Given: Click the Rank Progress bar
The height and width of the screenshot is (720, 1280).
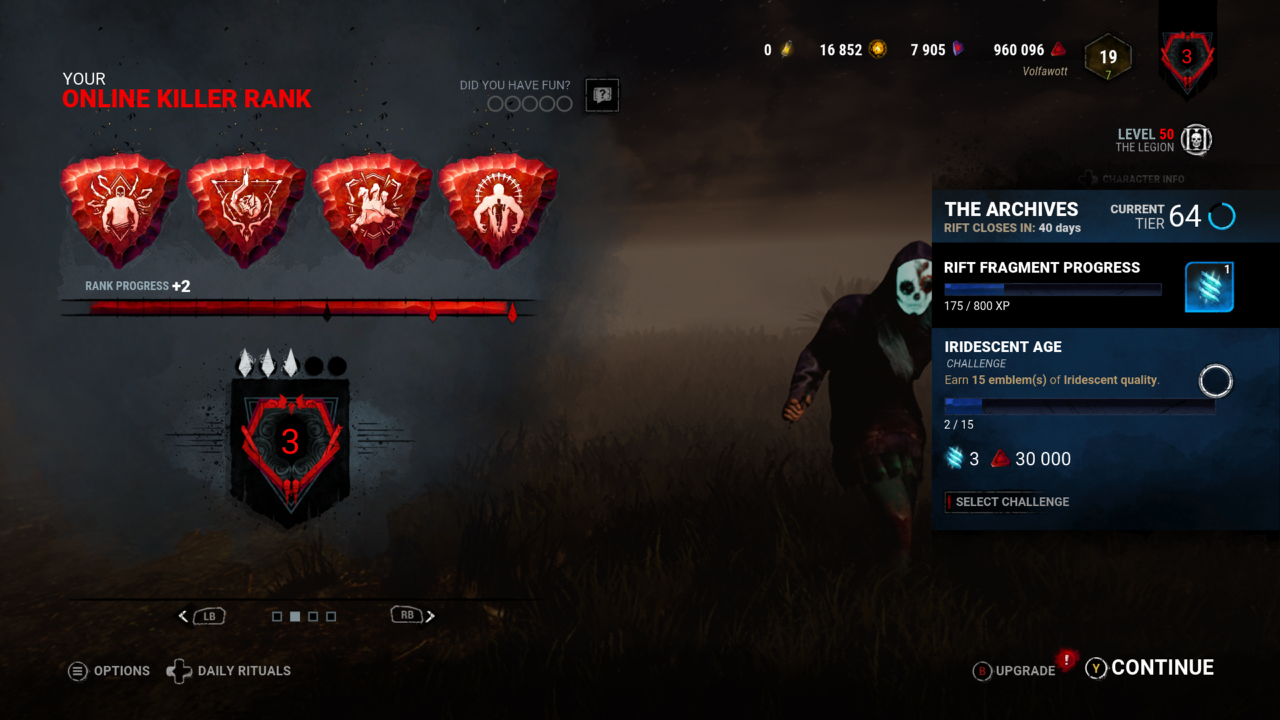Looking at the screenshot, I should click(x=300, y=308).
